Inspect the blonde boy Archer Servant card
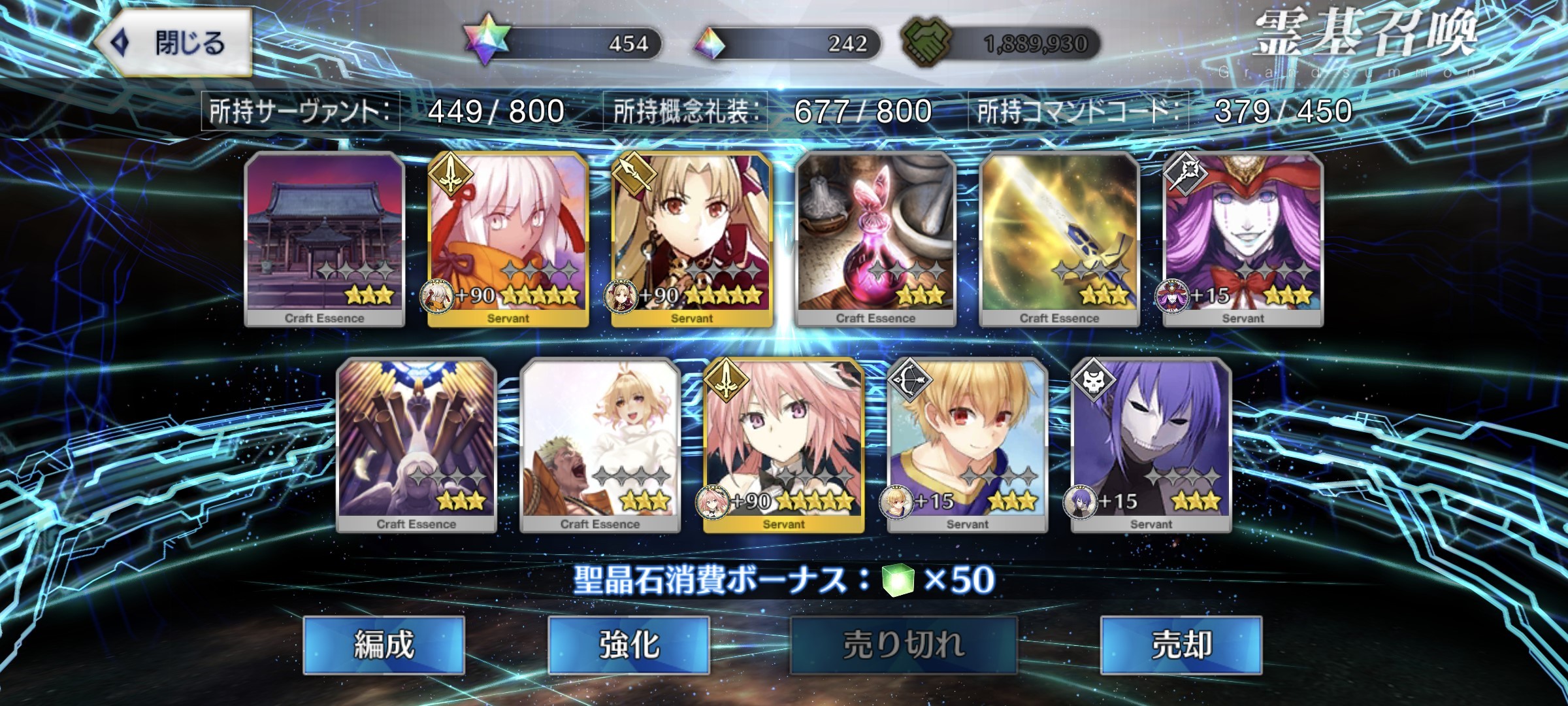This screenshot has height=706, width=1568. click(968, 445)
